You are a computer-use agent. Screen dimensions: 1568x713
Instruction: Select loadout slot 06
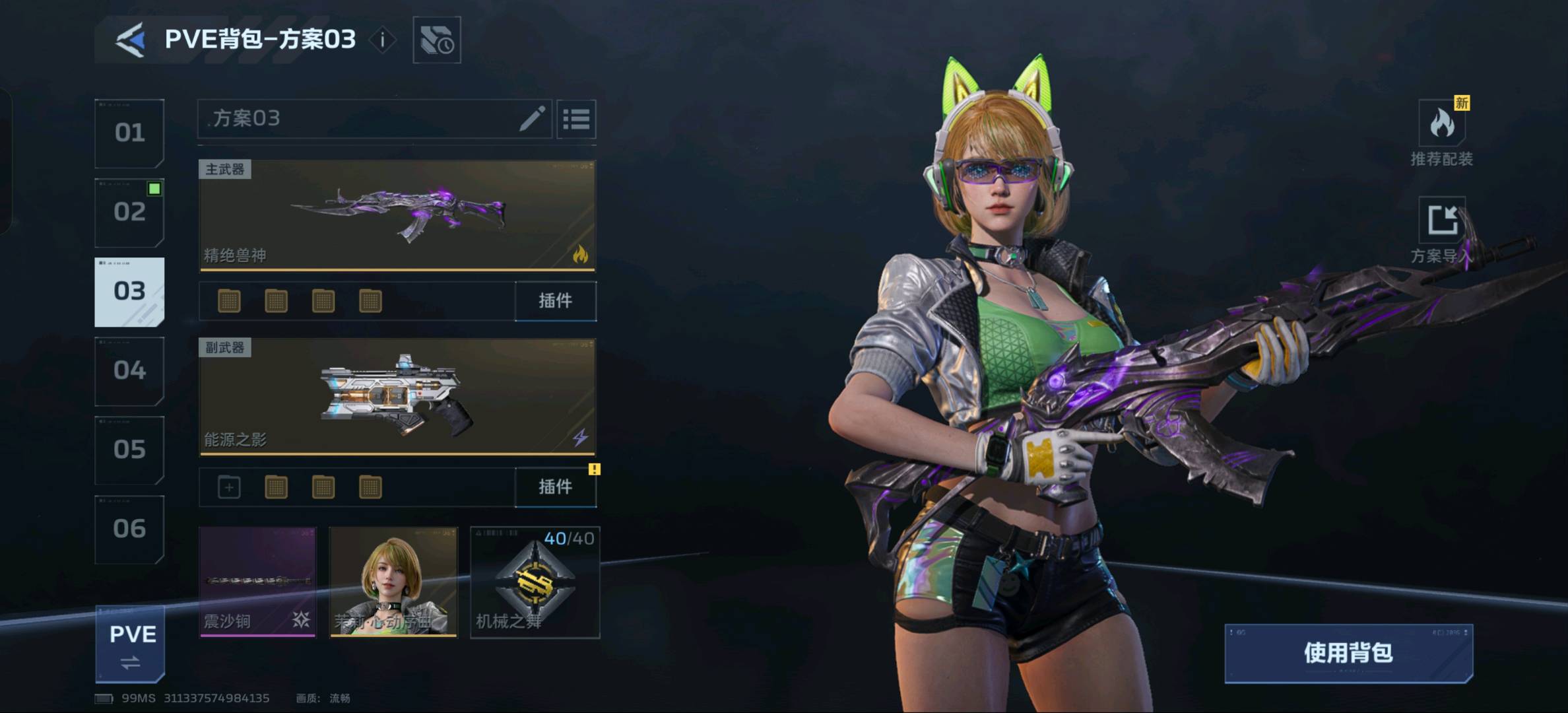[x=129, y=529]
